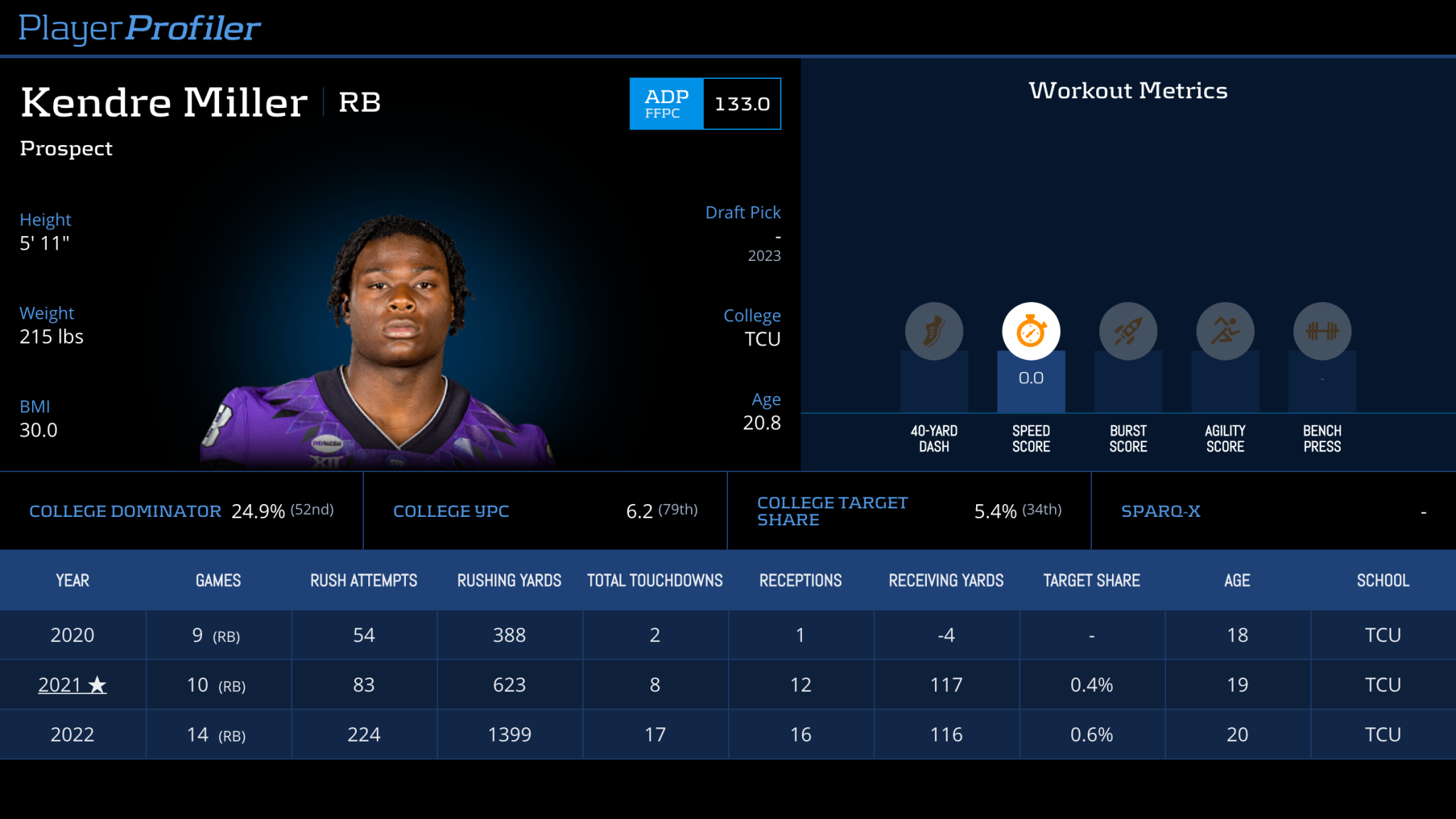Click the TARGET SHARE column header
Screen dimensions: 1456x819
[1091, 579]
